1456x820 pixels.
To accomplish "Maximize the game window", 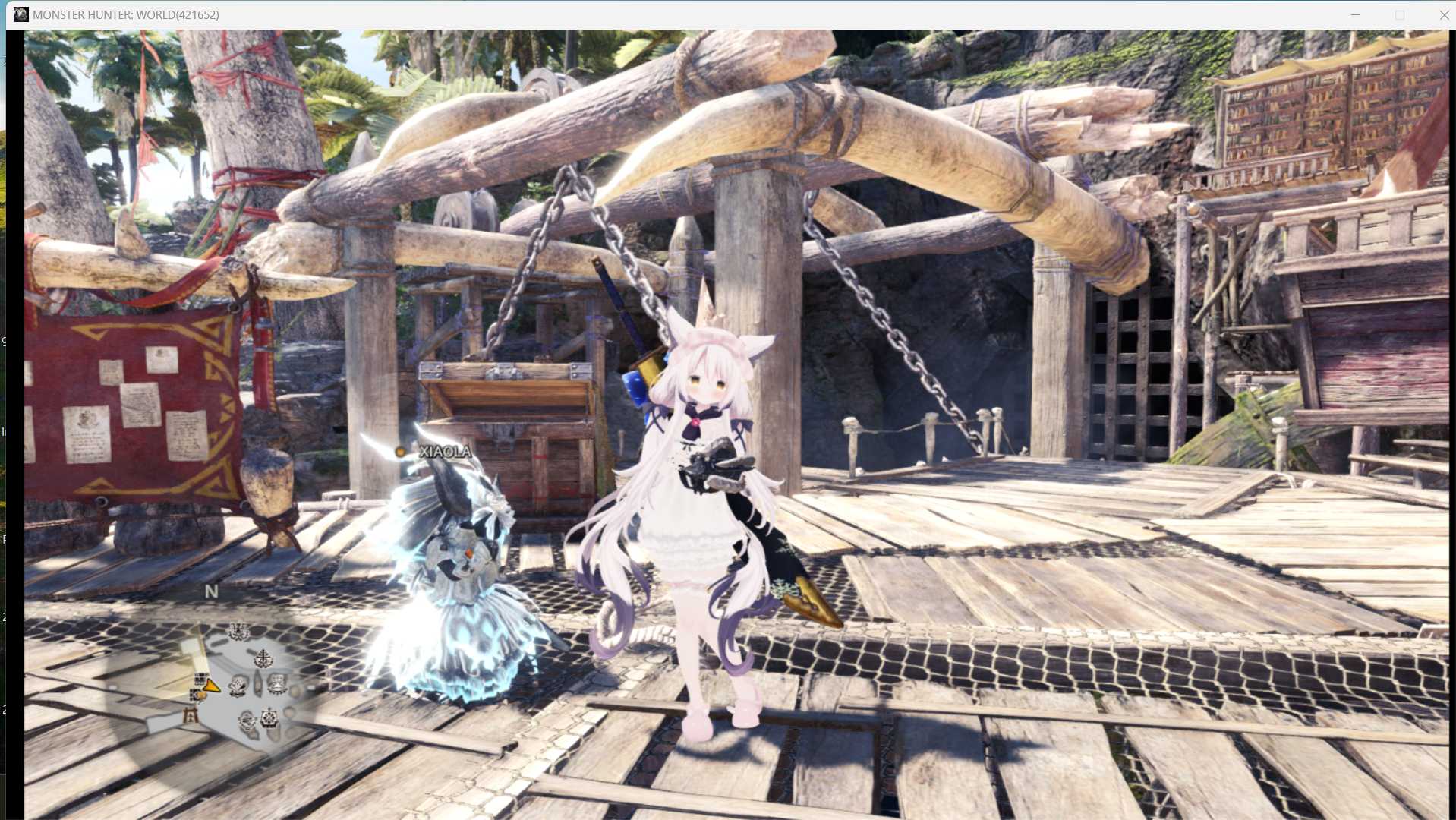I will [1401, 14].
